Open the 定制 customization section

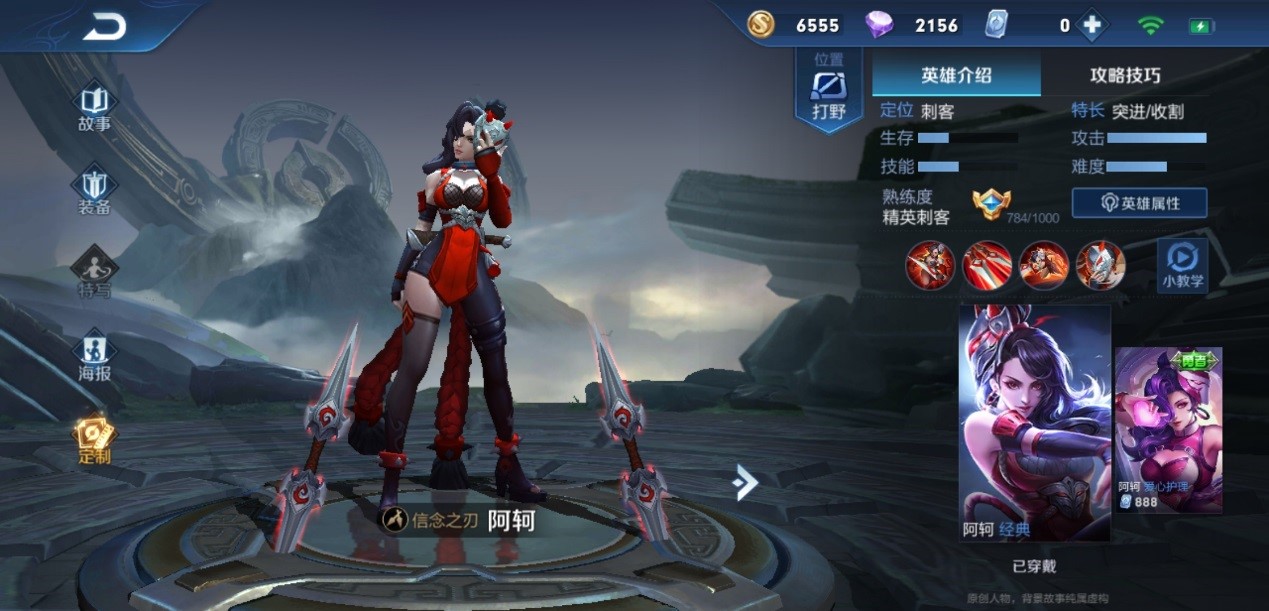pyautogui.click(x=95, y=441)
